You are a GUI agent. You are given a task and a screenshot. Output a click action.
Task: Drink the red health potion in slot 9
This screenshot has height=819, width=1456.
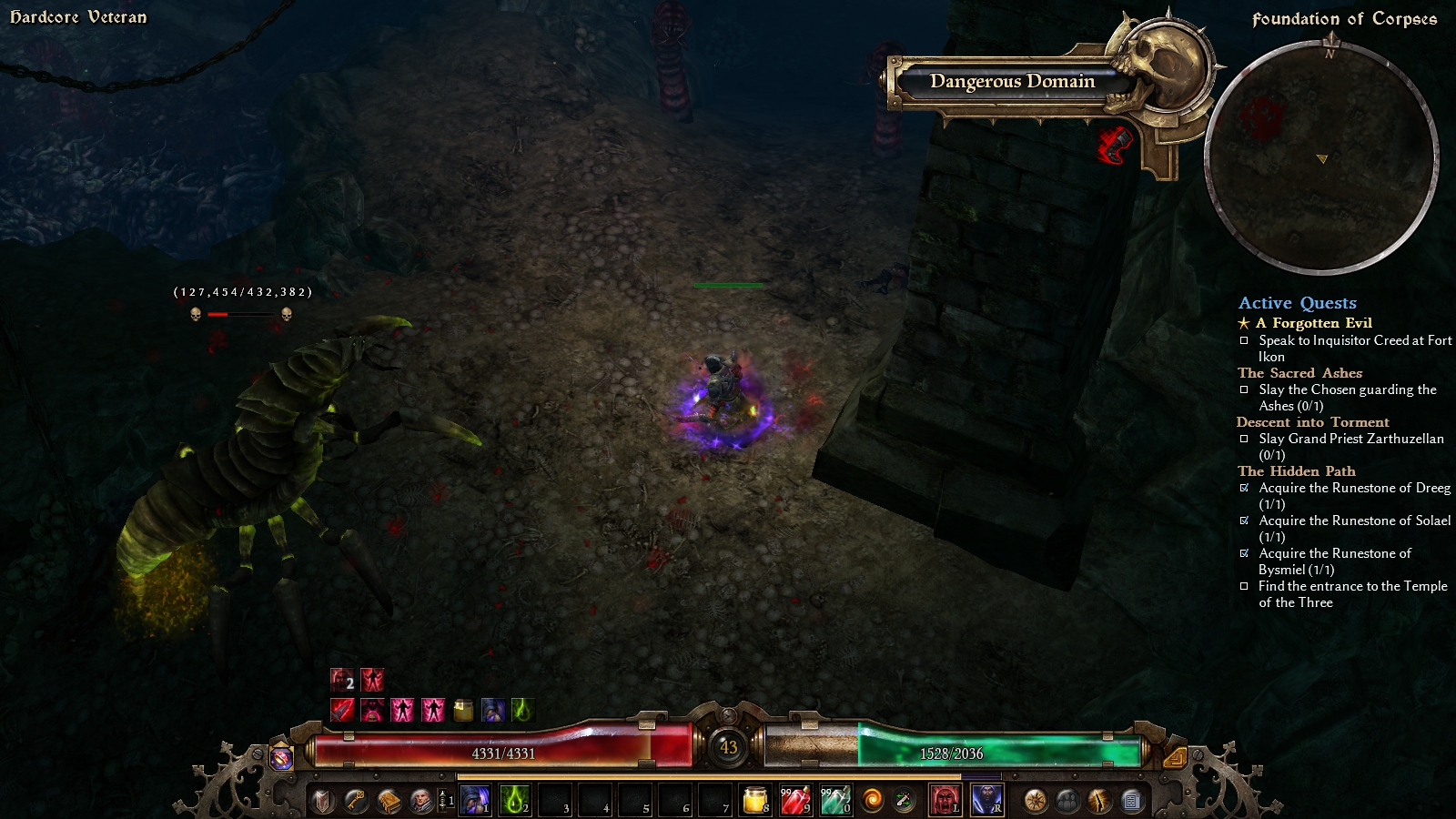click(x=795, y=801)
